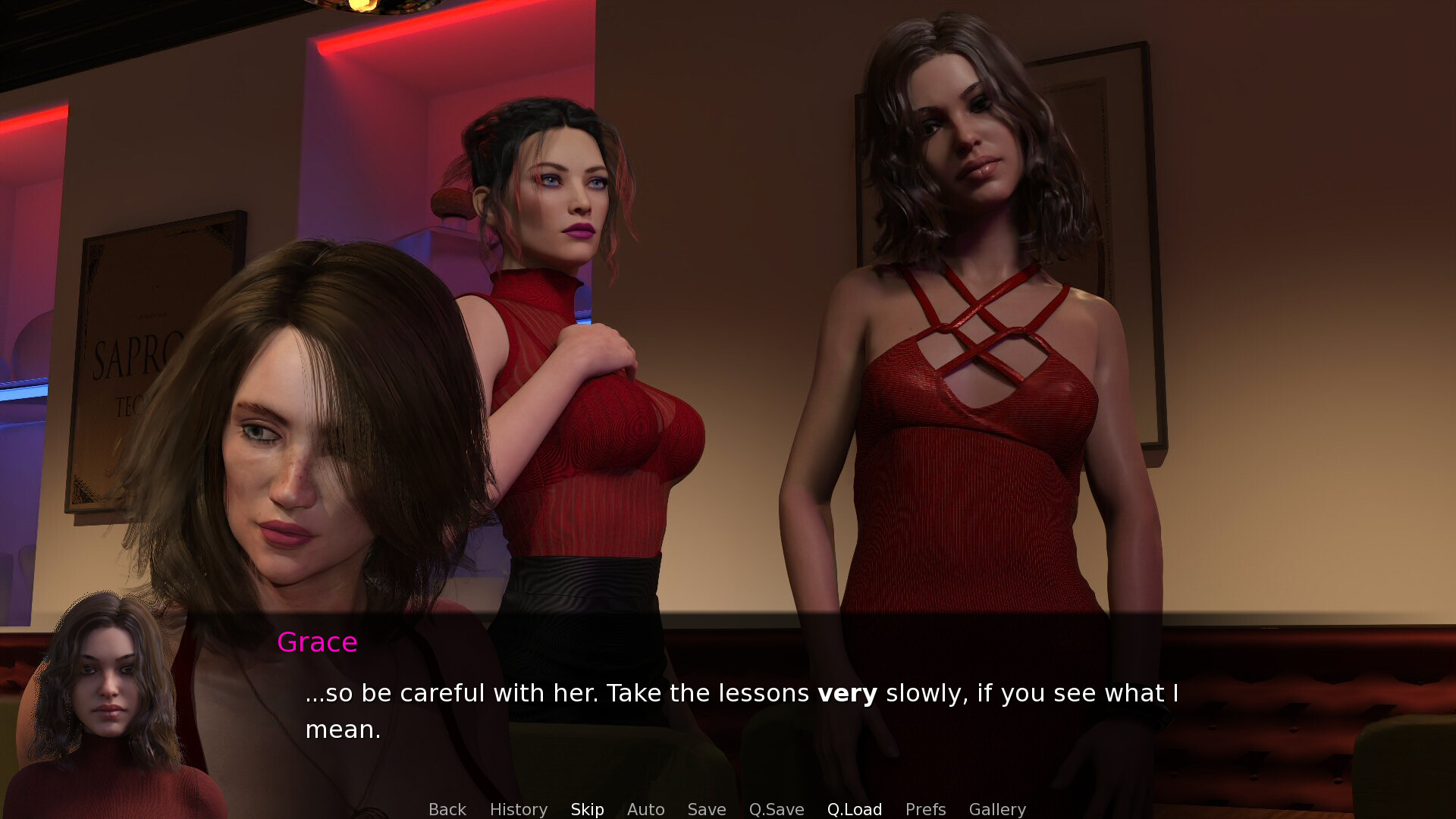Open the Prefs settings screen
This screenshot has width=1456, height=819.
click(925, 809)
